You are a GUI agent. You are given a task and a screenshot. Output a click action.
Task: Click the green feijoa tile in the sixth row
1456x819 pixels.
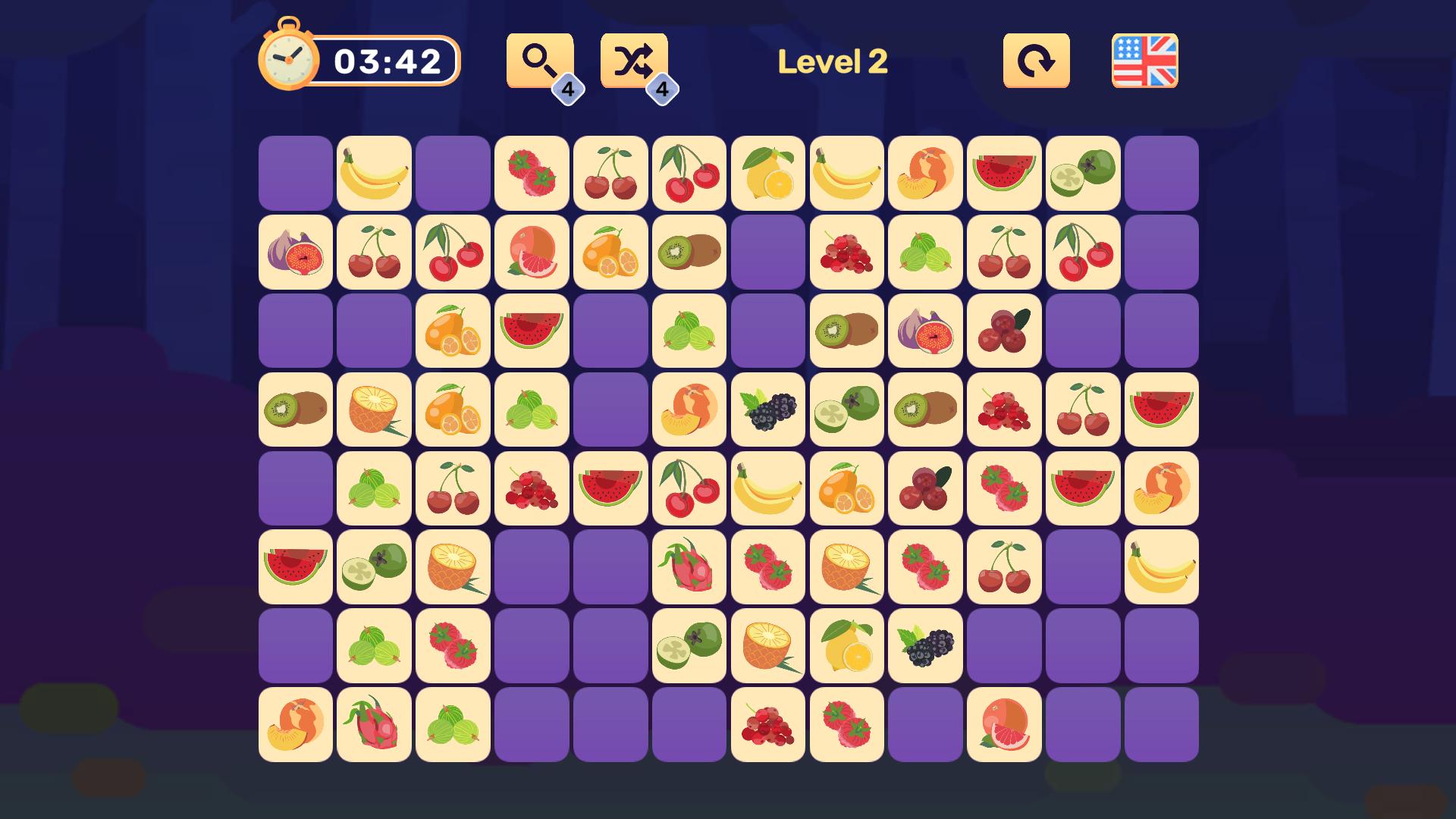(373, 567)
